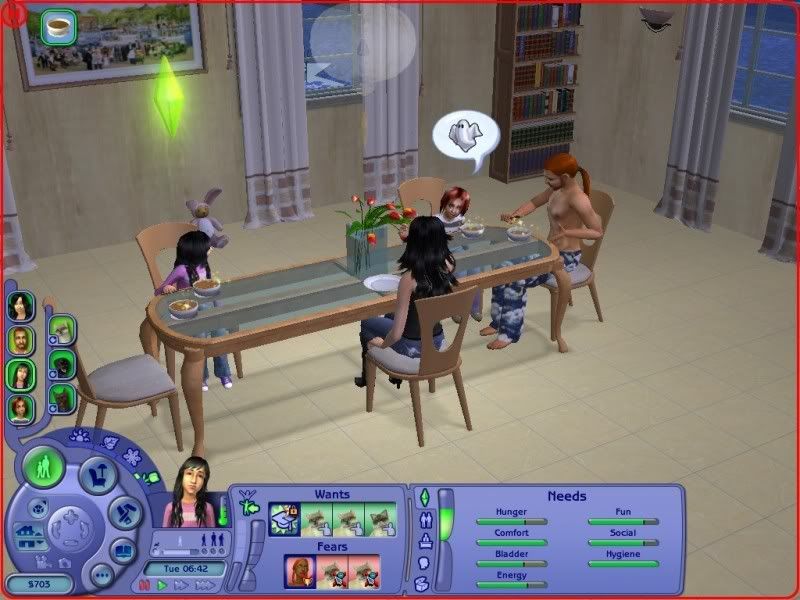Switch to the Career tab with the desk icon
The width and height of the screenshot is (800, 600).
pos(427,542)
